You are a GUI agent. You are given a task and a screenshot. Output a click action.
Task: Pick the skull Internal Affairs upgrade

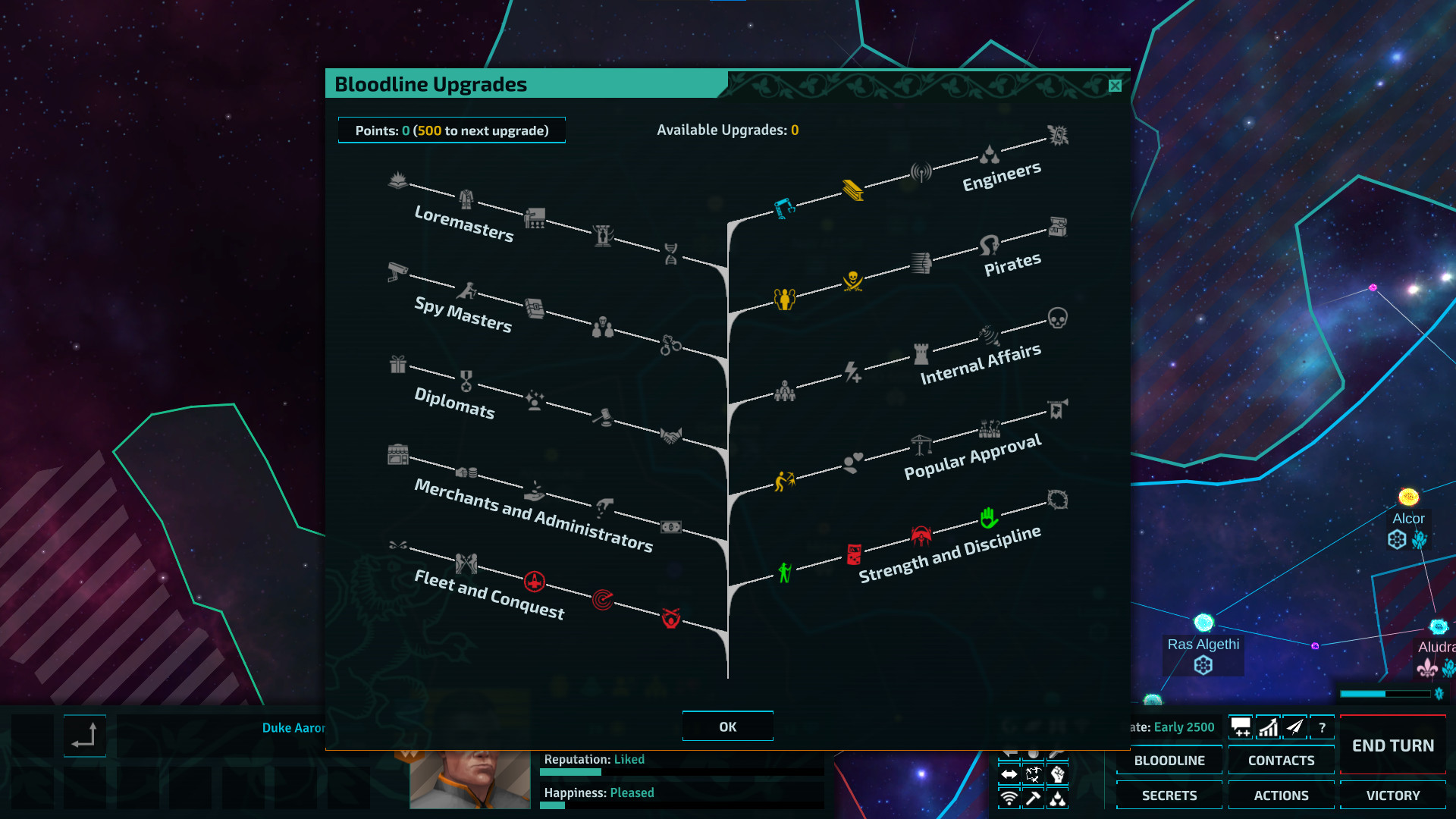point(1057,317)
